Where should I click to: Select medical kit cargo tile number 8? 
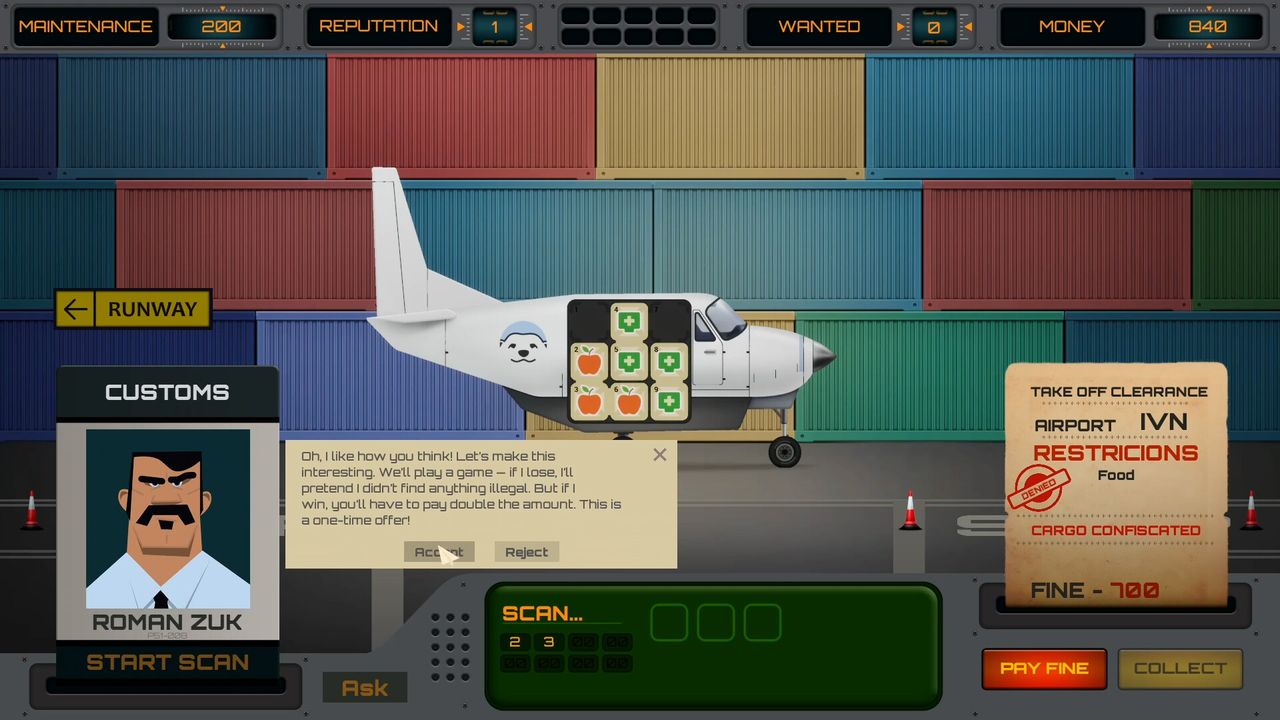point(669,361)
